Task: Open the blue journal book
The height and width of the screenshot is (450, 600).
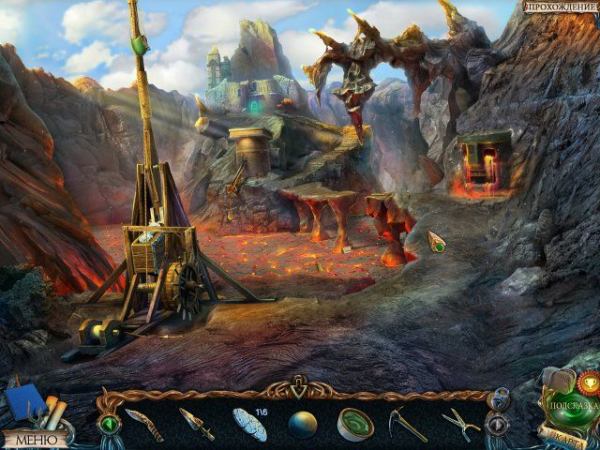Action: (x=24, y=403)
